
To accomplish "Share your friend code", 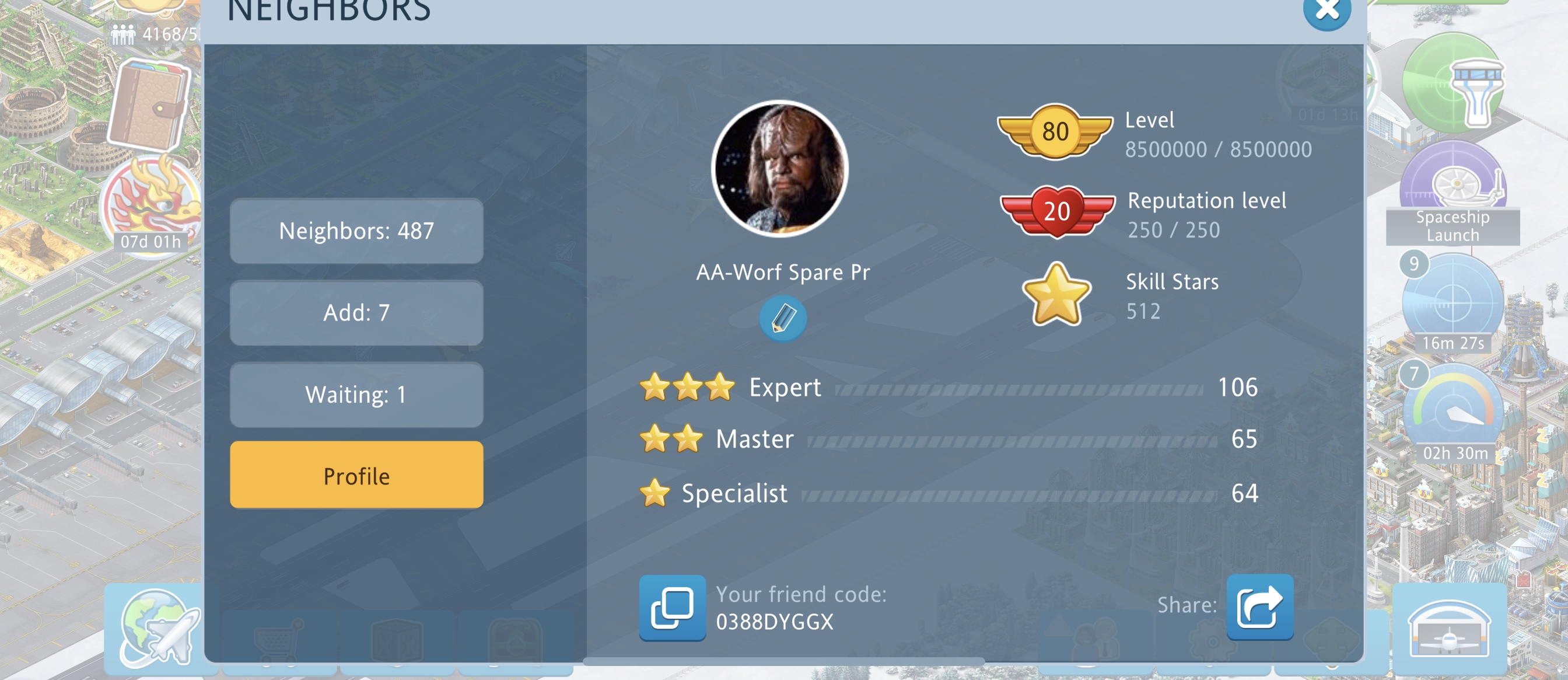I will [x=1259, y=606].
